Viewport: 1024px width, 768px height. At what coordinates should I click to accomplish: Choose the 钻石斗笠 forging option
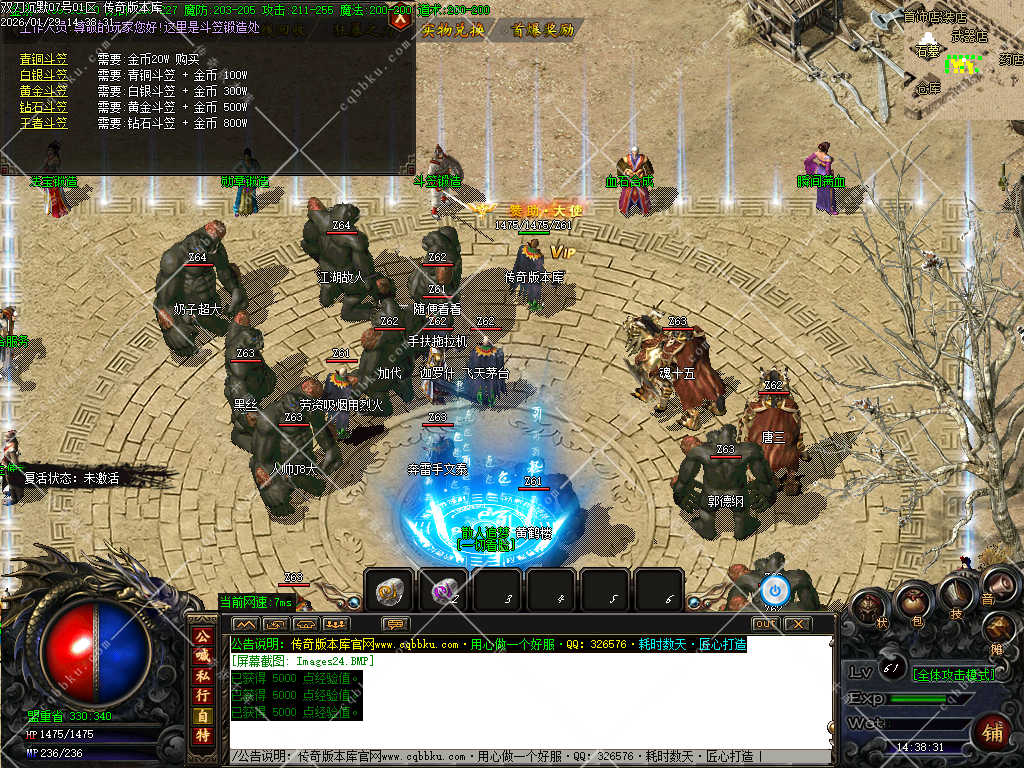pyautogui.click(x=44, y=107)
